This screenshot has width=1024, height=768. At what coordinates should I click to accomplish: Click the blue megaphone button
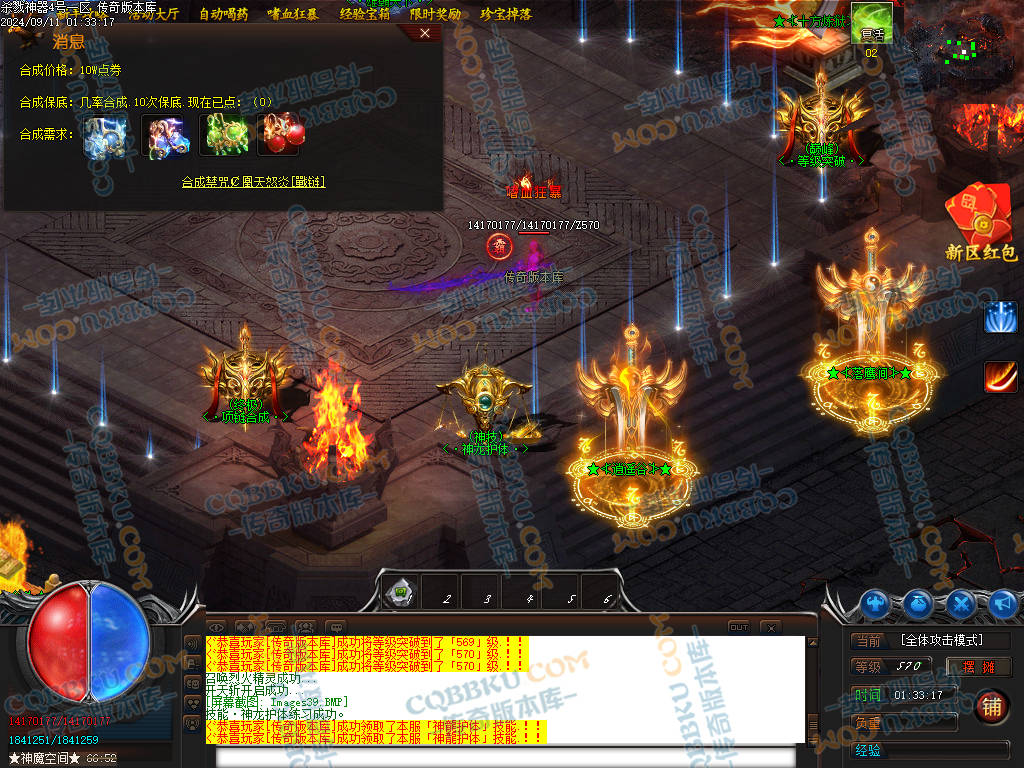[1003, 603]
